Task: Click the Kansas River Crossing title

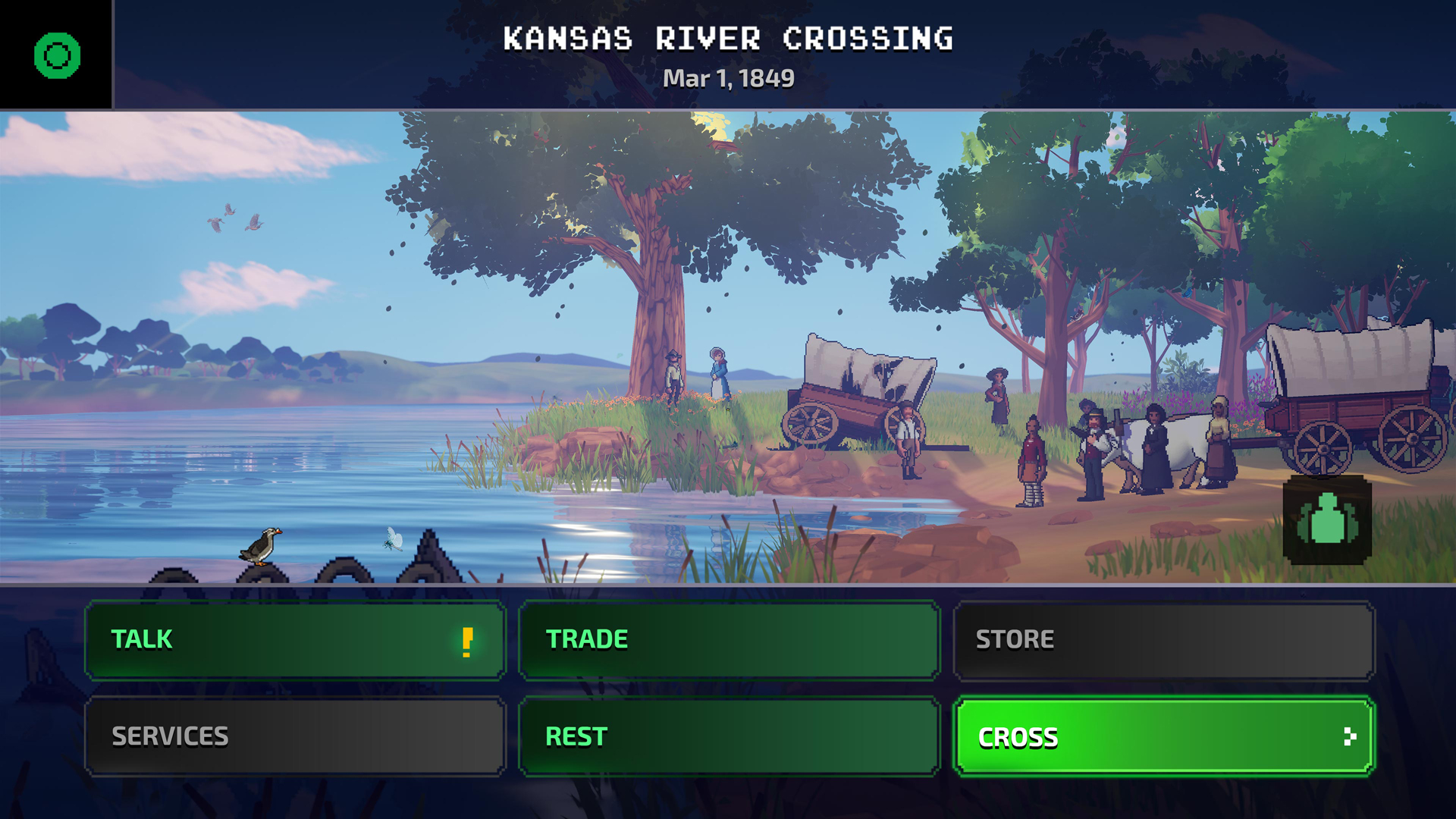Action: click(x=728, y=38)
